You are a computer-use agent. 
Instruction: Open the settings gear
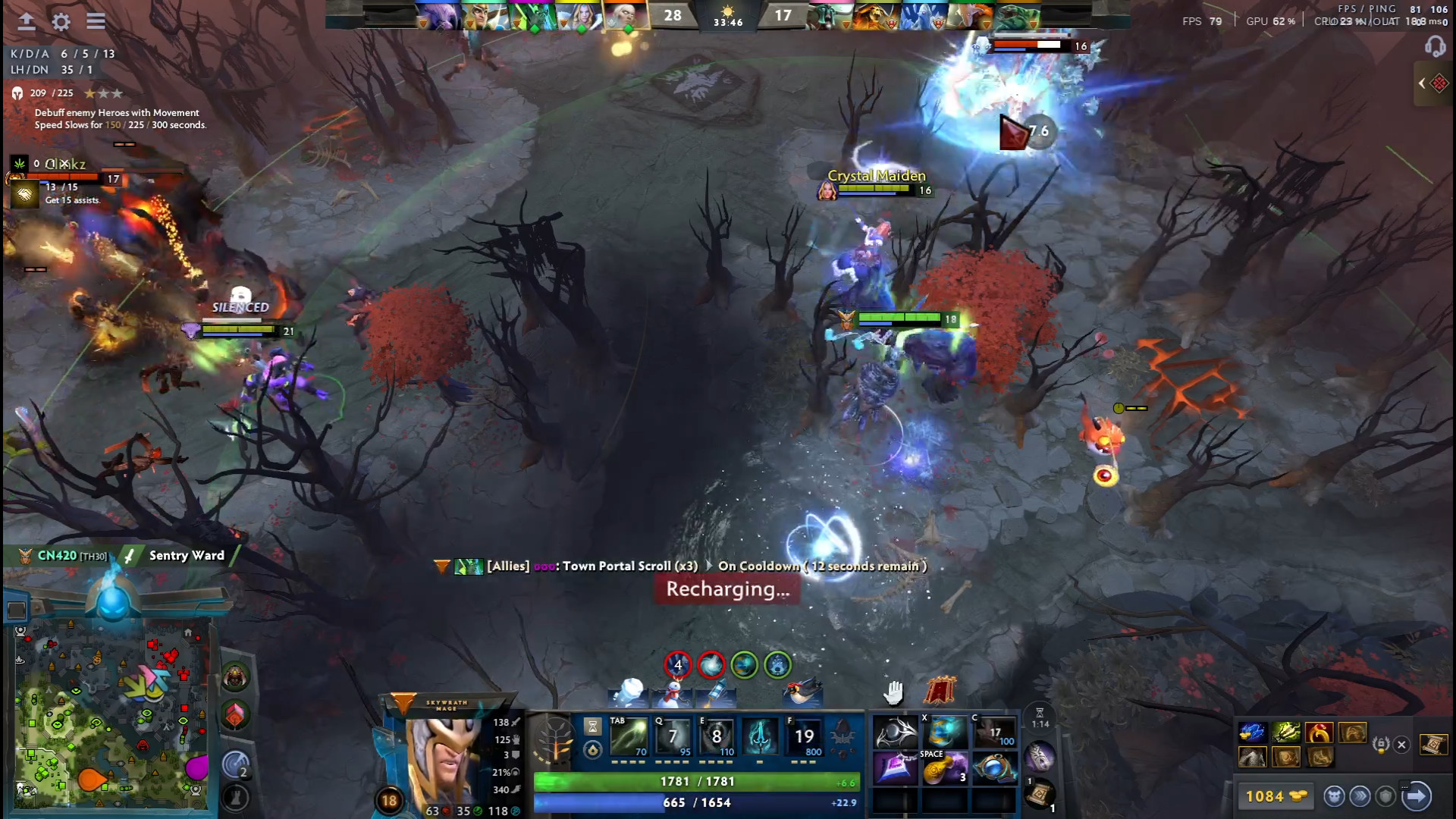61,21
